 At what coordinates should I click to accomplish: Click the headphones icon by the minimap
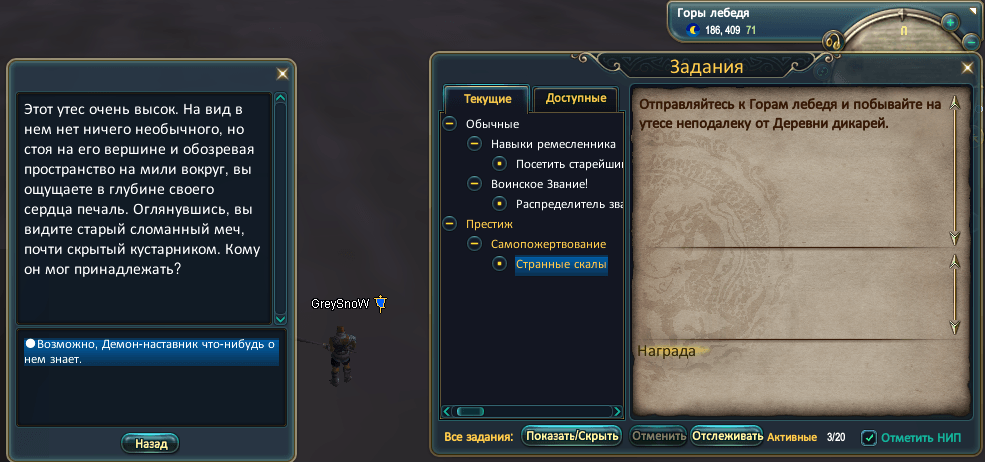tap(830, 42)
